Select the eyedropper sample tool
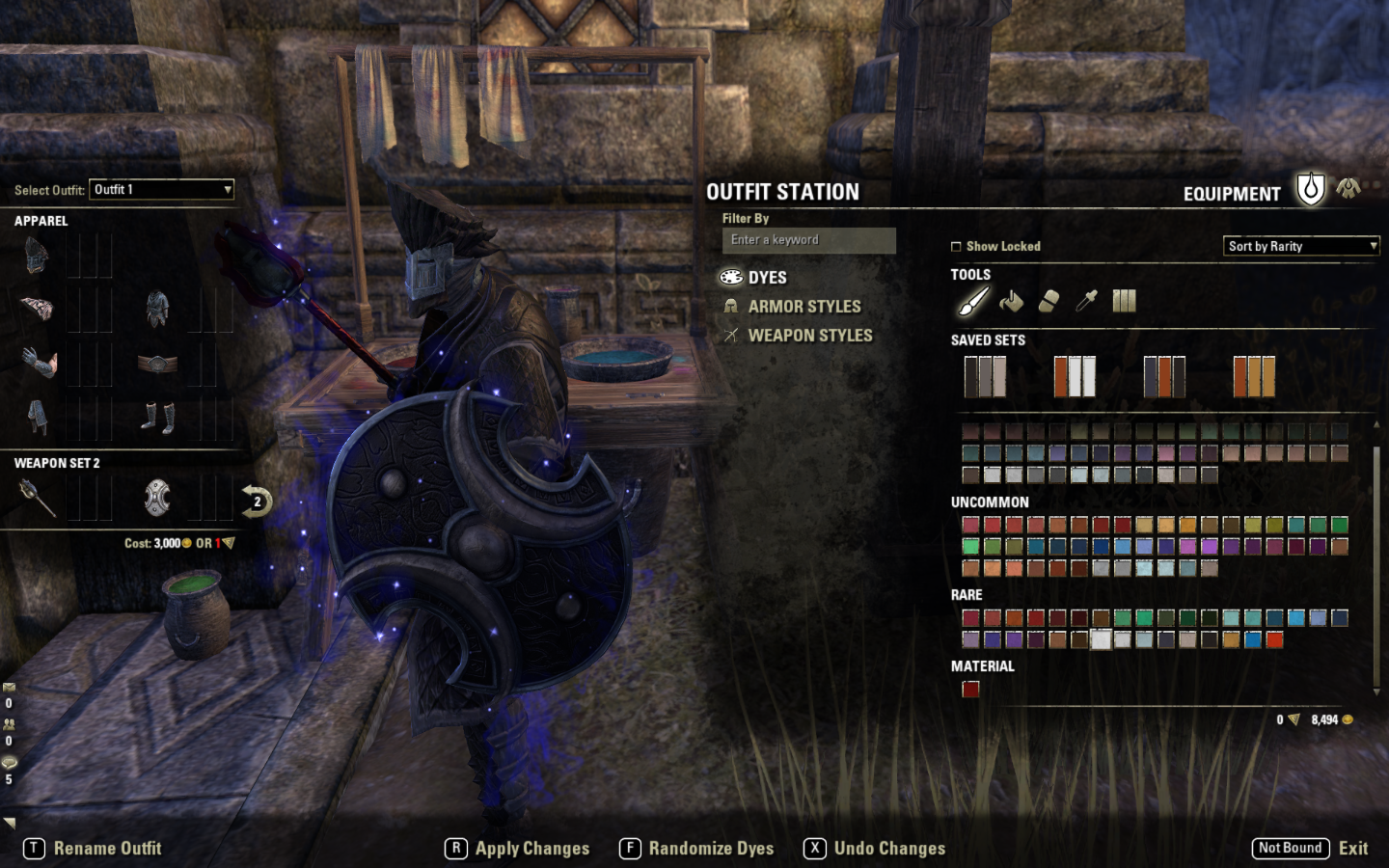The width and height of the screenshot is (1389, 868). 1086,302
